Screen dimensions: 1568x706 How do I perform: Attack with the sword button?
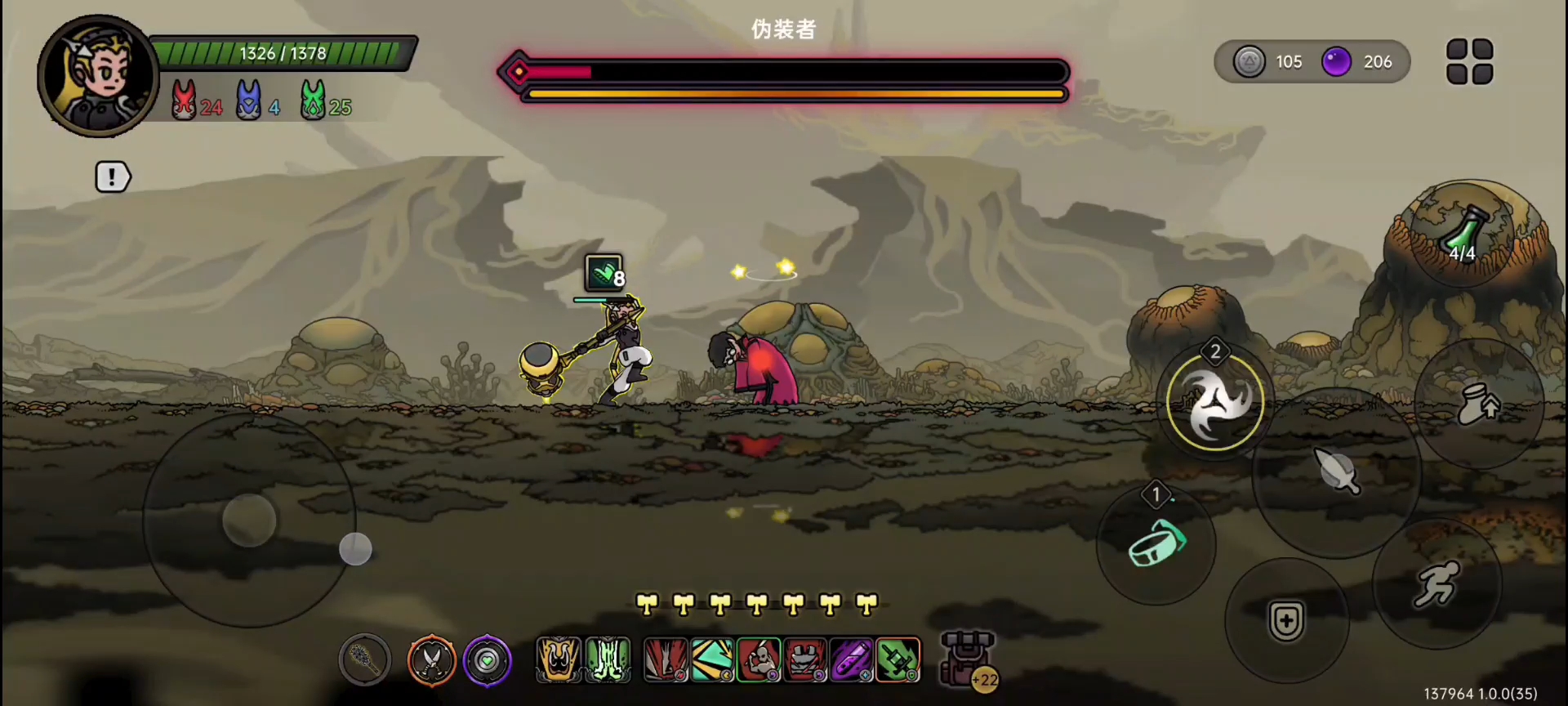1336,471
